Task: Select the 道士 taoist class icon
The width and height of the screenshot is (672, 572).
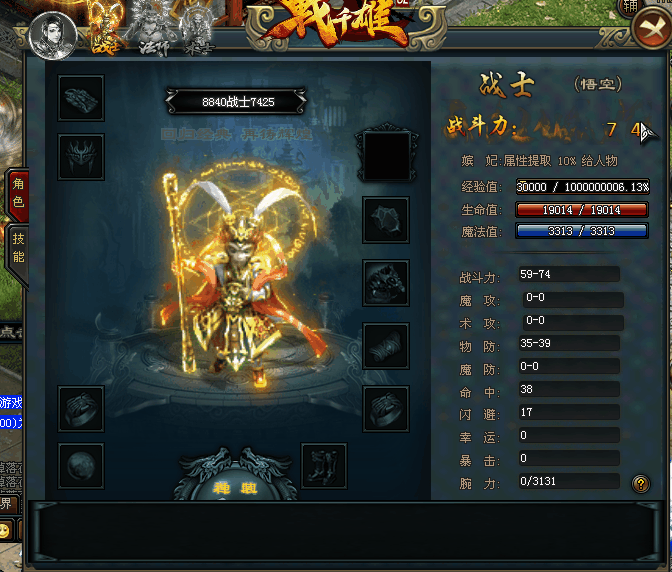Action: [198, 28]
